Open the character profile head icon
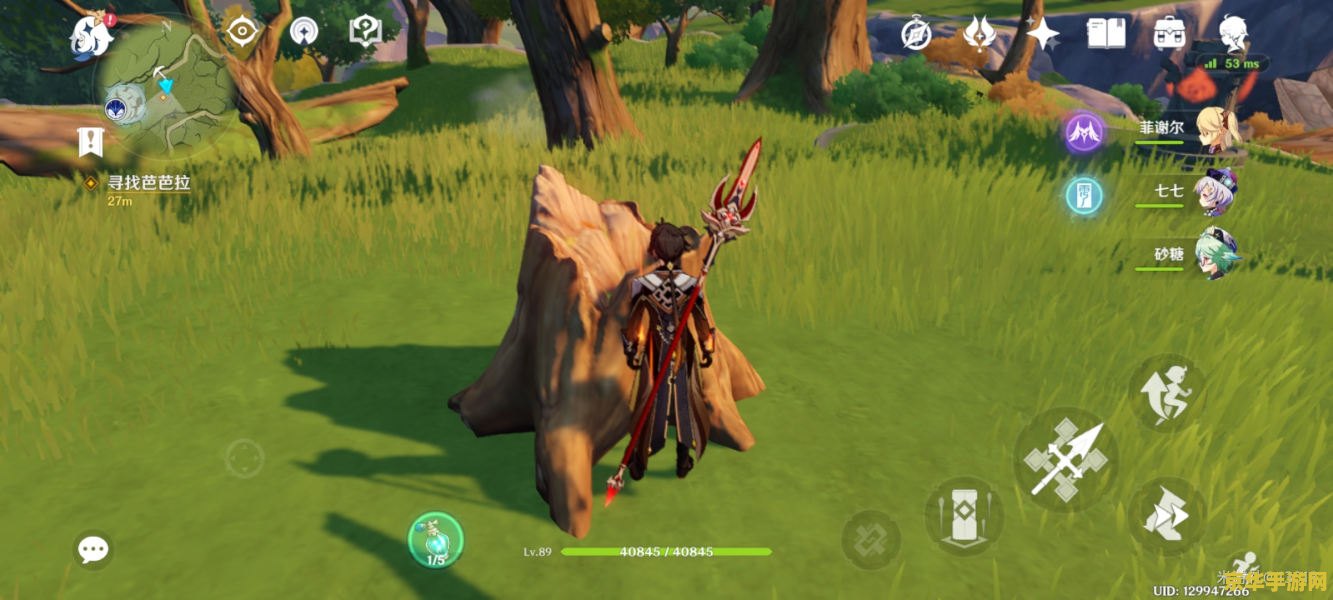The width and height of the screenshot is (1333, 600). pos(1234,34)
